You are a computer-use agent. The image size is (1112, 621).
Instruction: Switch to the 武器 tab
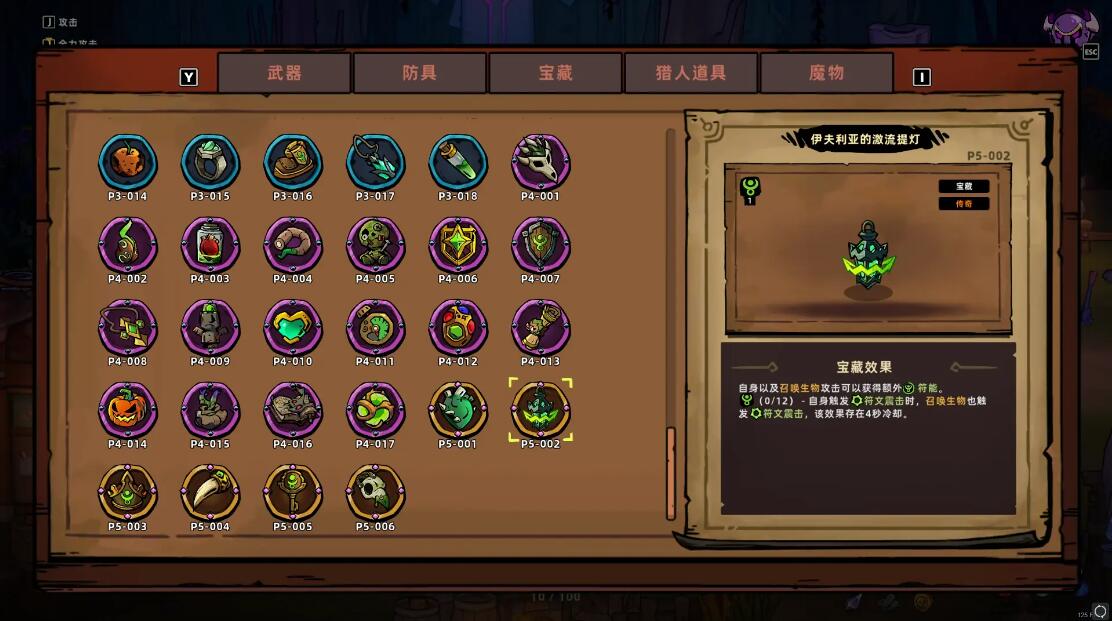284,73
